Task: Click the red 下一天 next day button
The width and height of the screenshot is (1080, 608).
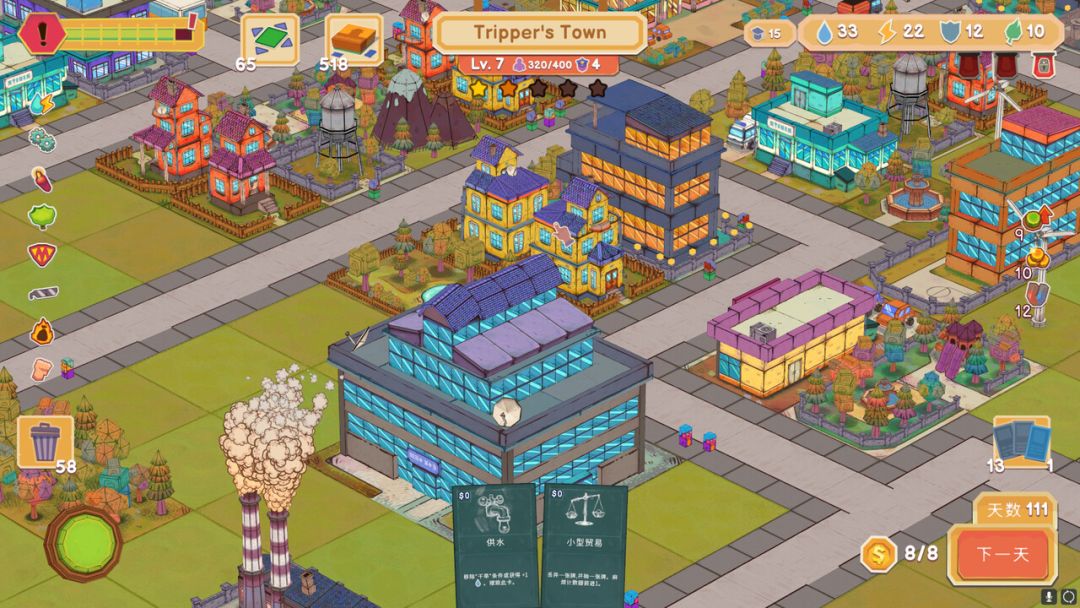Action: [x=1001, y=554]
